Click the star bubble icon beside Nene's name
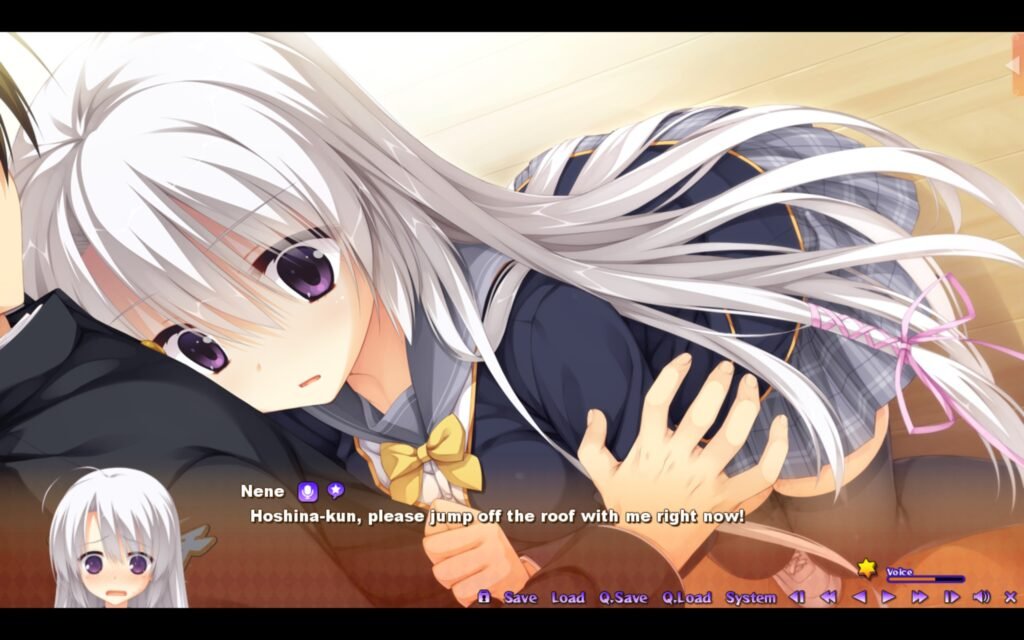This screenshot has height=640, width=1024. (x=336, y=490)
